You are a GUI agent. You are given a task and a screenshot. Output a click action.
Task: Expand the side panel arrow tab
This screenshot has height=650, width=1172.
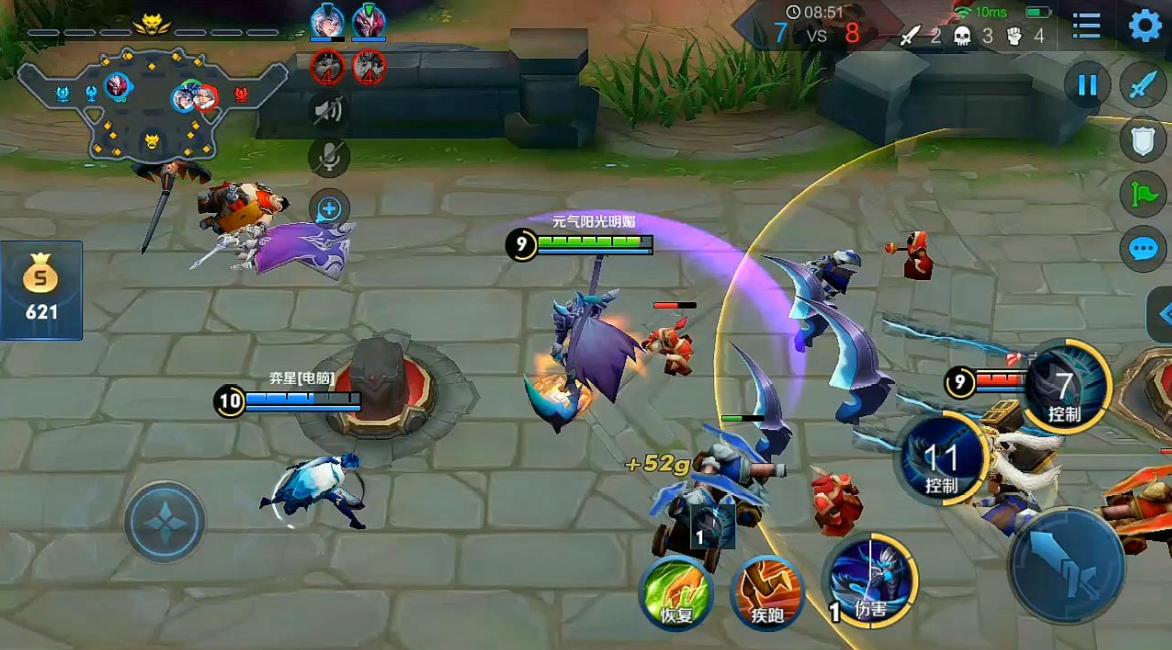[x=1161, y=314]
